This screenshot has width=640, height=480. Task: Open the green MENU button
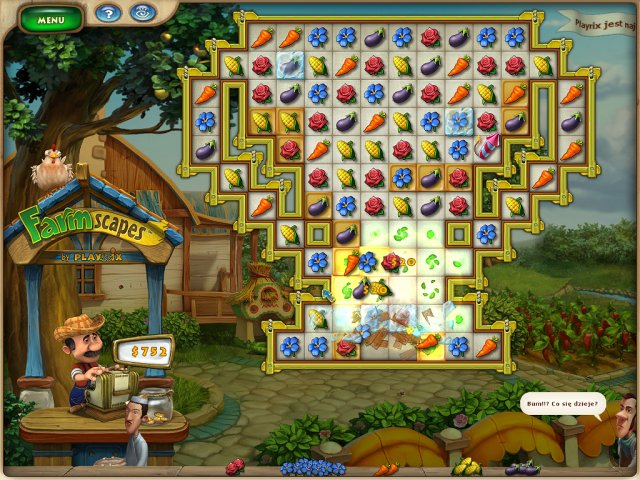pos(50,18)
